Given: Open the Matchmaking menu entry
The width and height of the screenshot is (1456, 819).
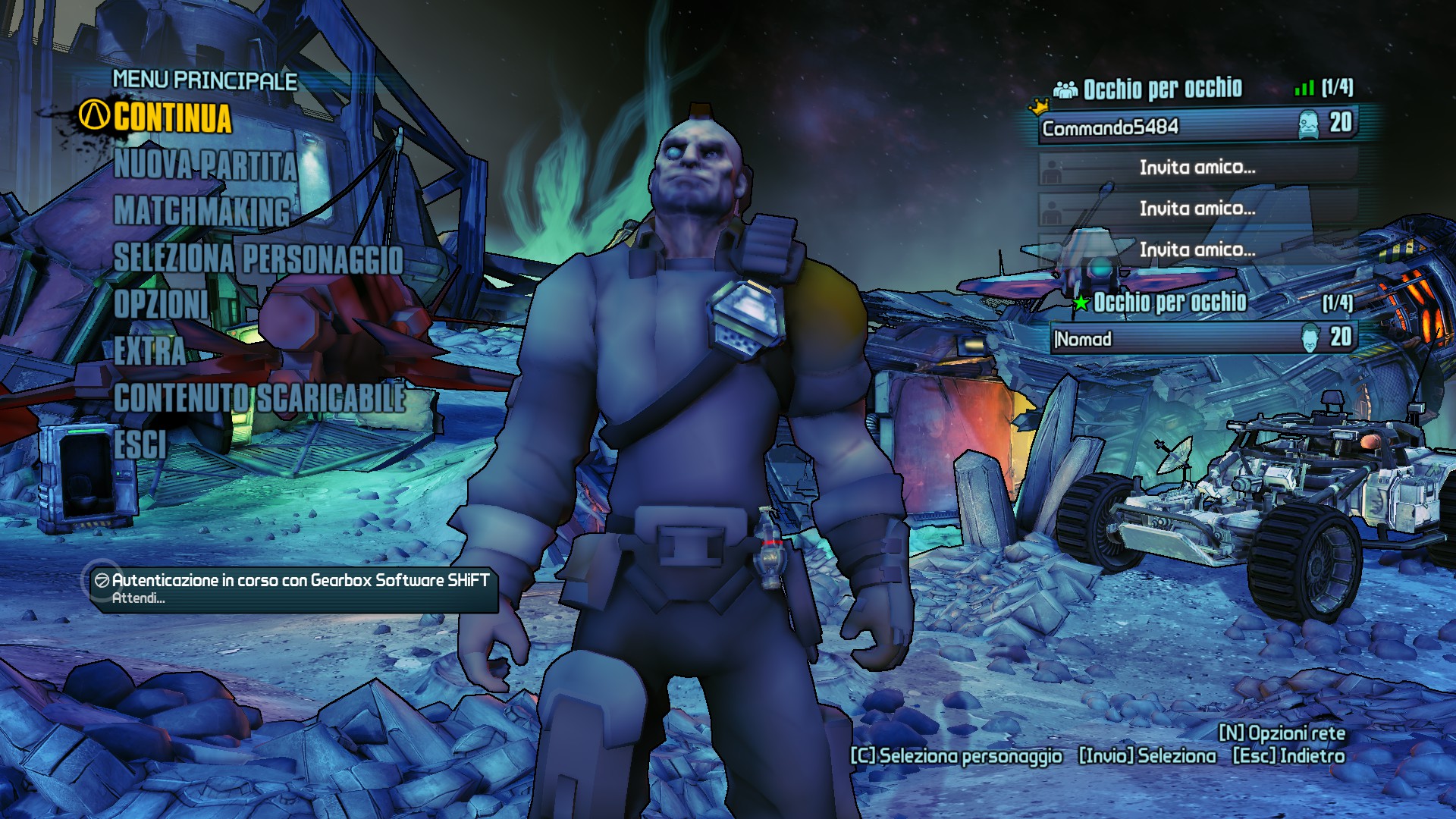Looking at the screenshot, I should 202,211.
